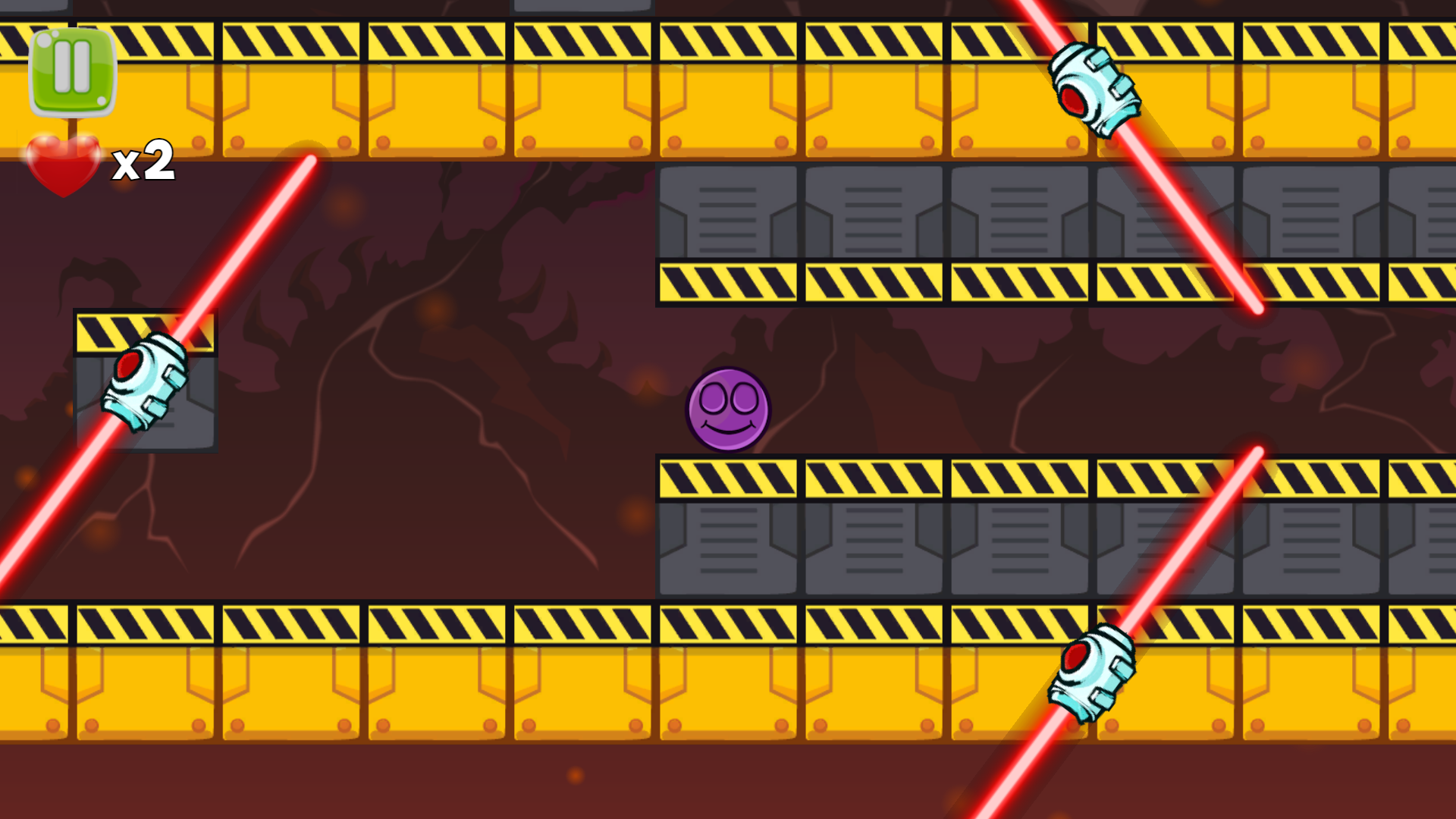The width and height of the screenshot is (1456, 819).
Task: Click the gray paneled wall right of the ball
Action: point(872,546)
